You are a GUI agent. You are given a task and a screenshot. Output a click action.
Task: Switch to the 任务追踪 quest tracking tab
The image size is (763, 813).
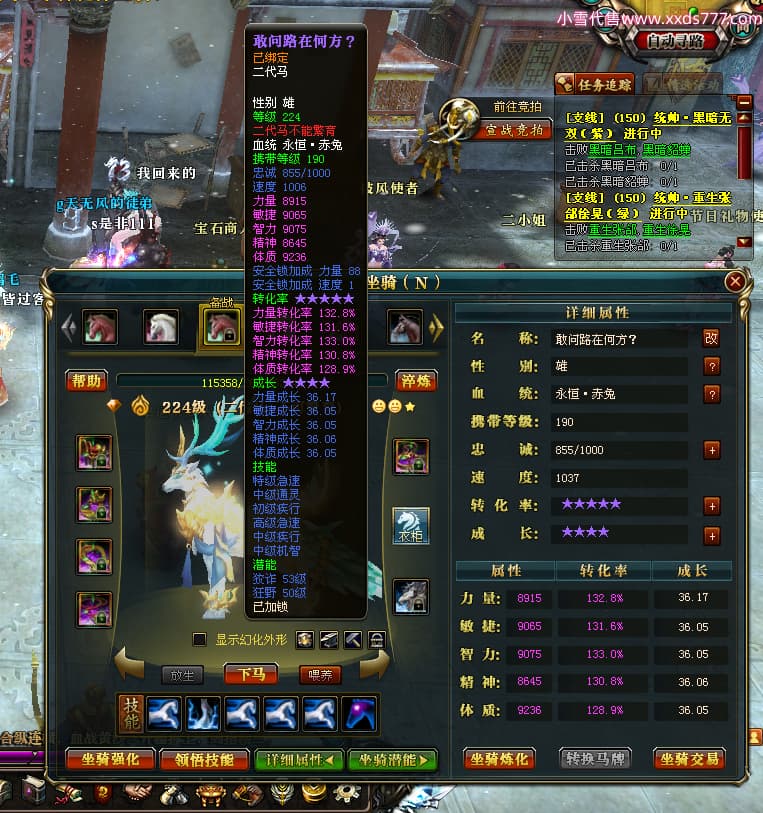pyautogui.click(x=594, y=84)
